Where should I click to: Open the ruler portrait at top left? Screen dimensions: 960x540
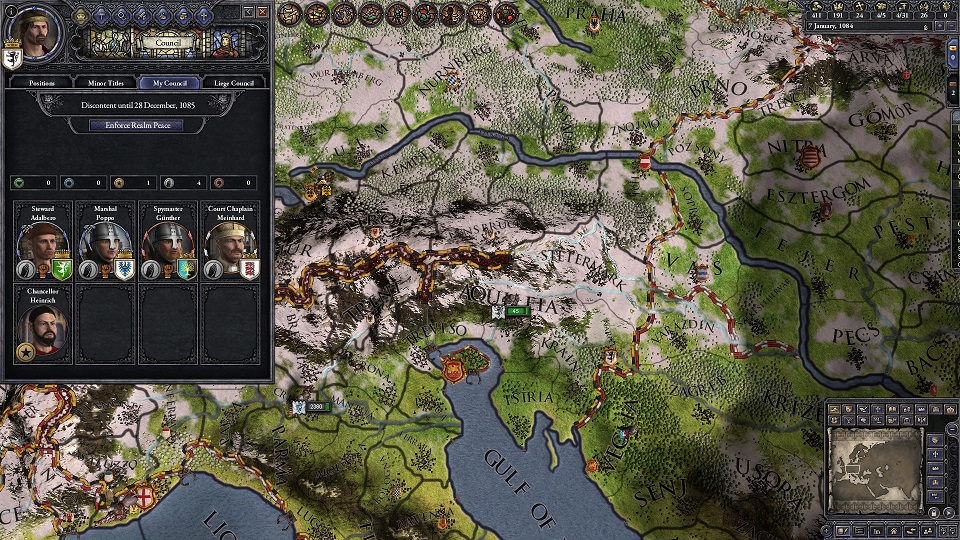point(32,30)
